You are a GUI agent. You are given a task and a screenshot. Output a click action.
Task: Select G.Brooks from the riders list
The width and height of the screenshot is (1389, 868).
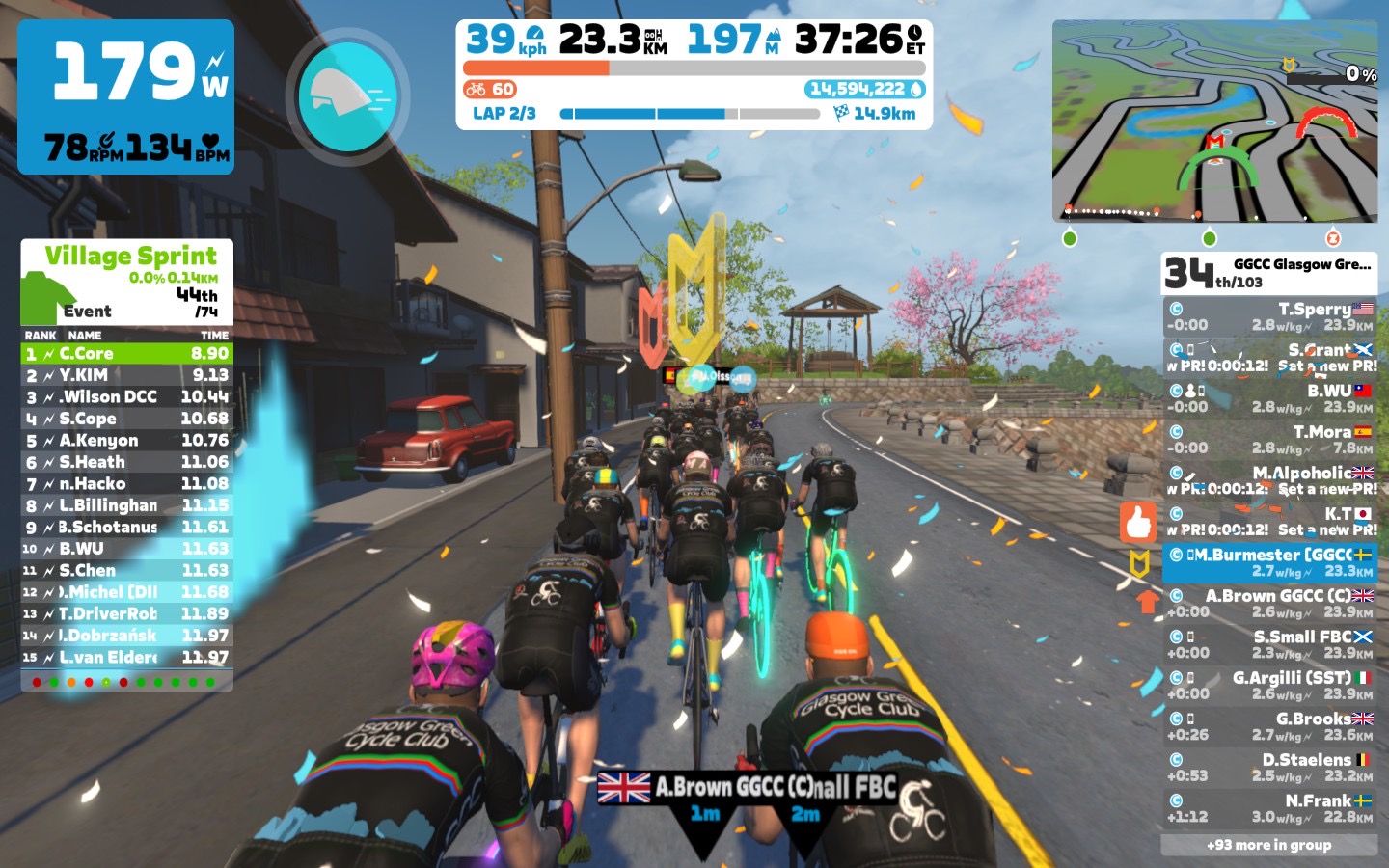pos(1269,725)
